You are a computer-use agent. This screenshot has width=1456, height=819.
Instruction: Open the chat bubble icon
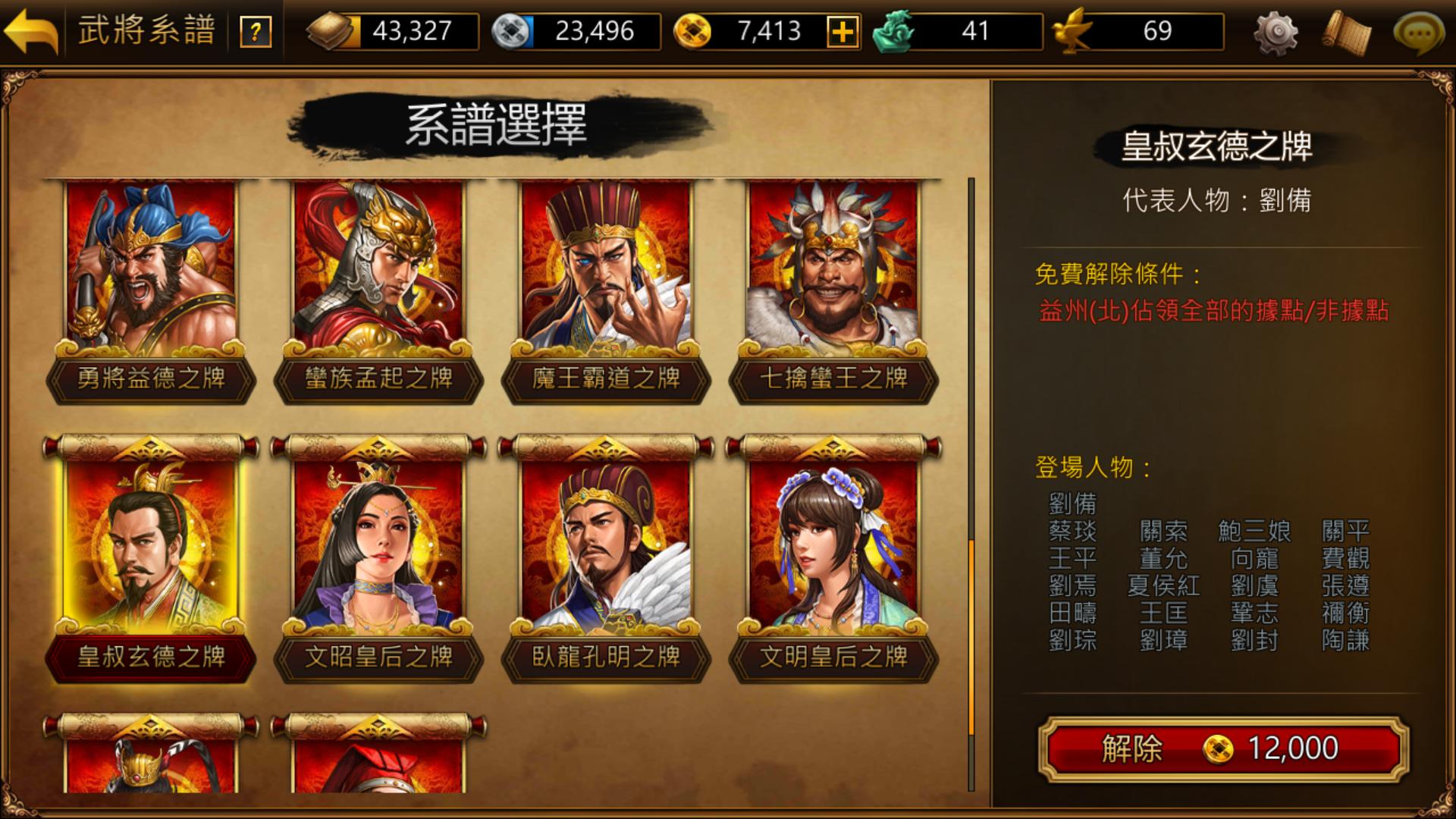point(1420,33)
